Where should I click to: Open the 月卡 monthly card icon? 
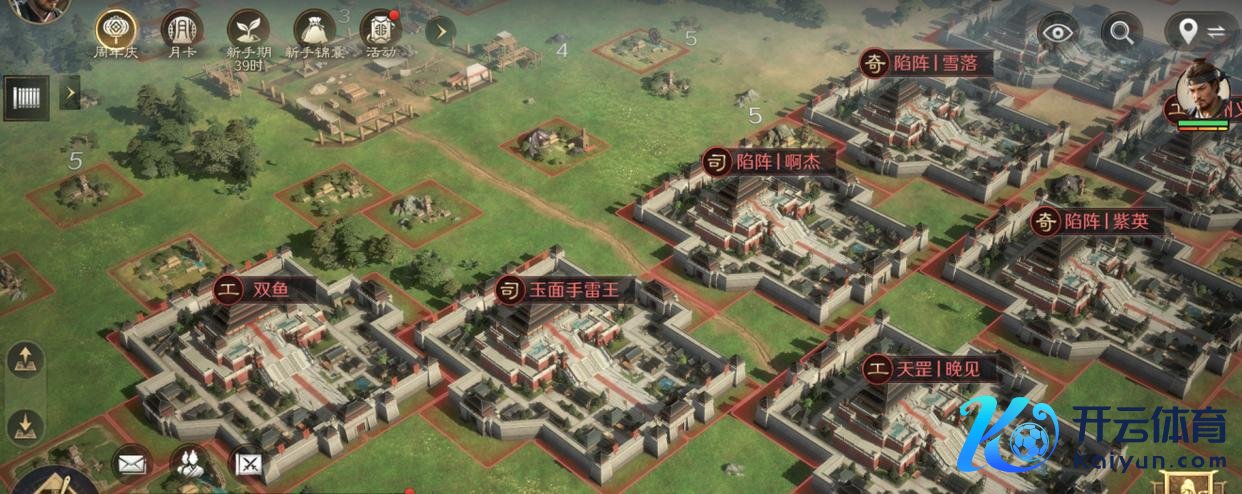181,29
